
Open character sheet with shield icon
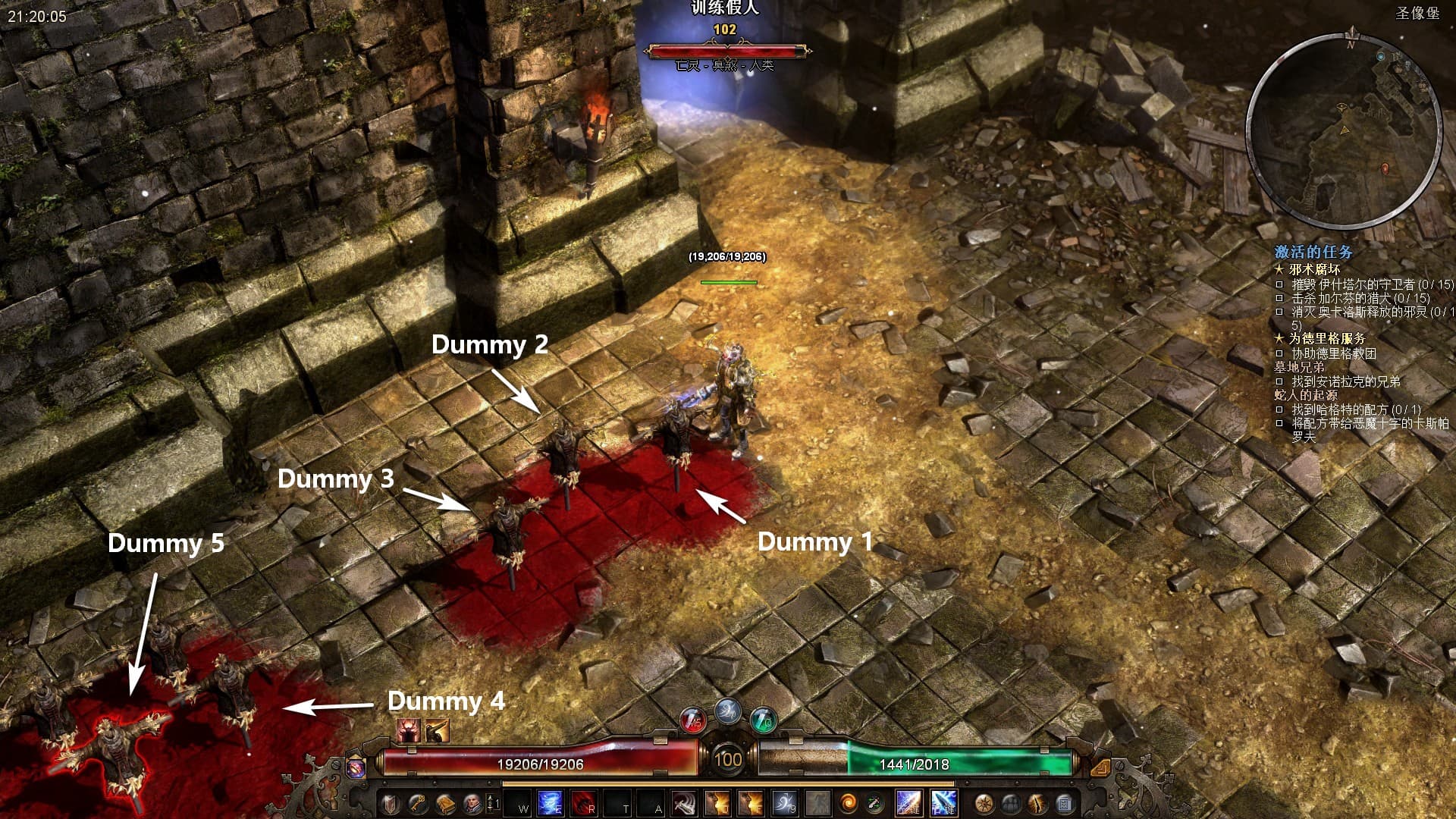point(391,803)
